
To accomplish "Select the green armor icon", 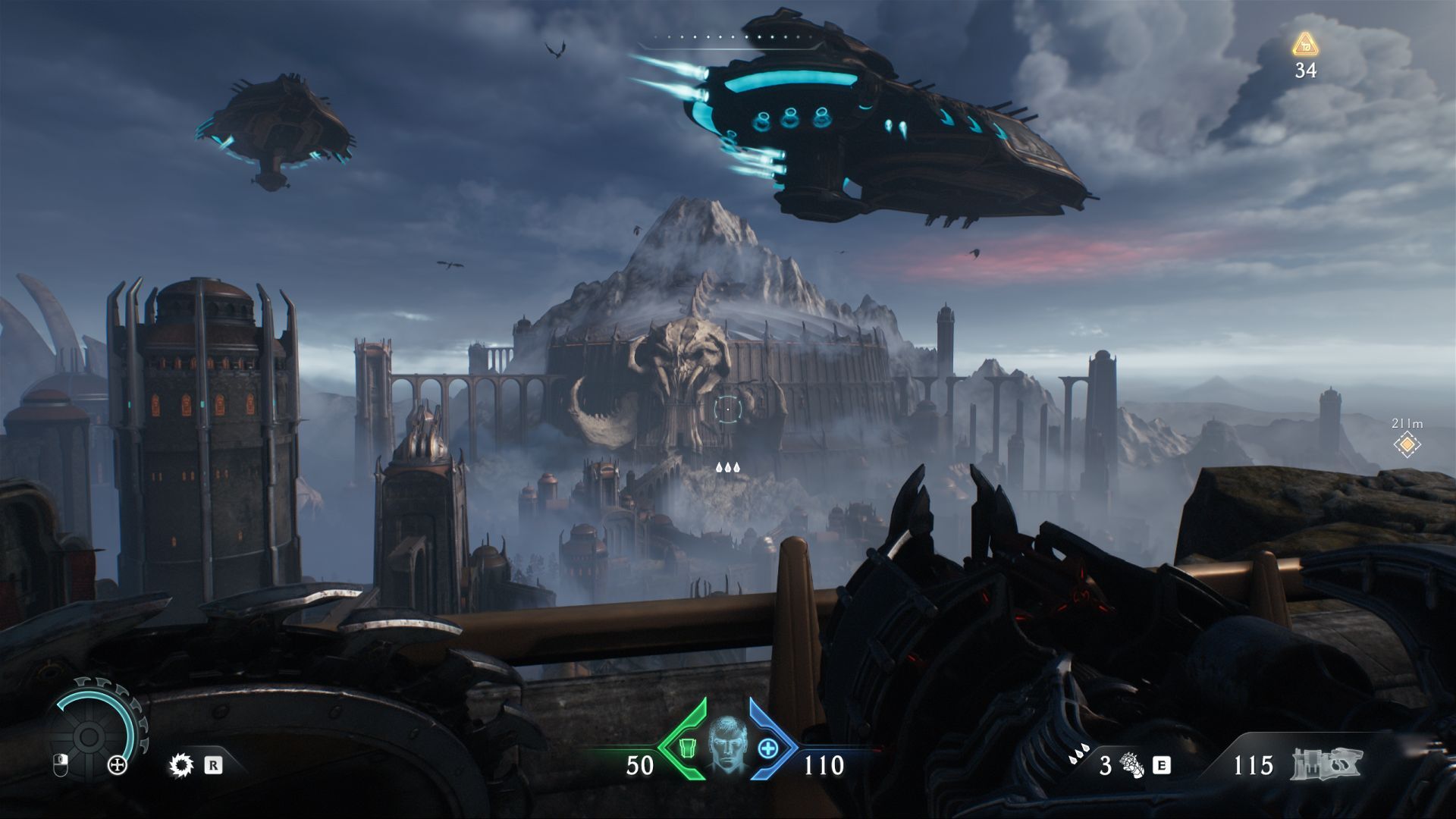I will pos(686,748).
